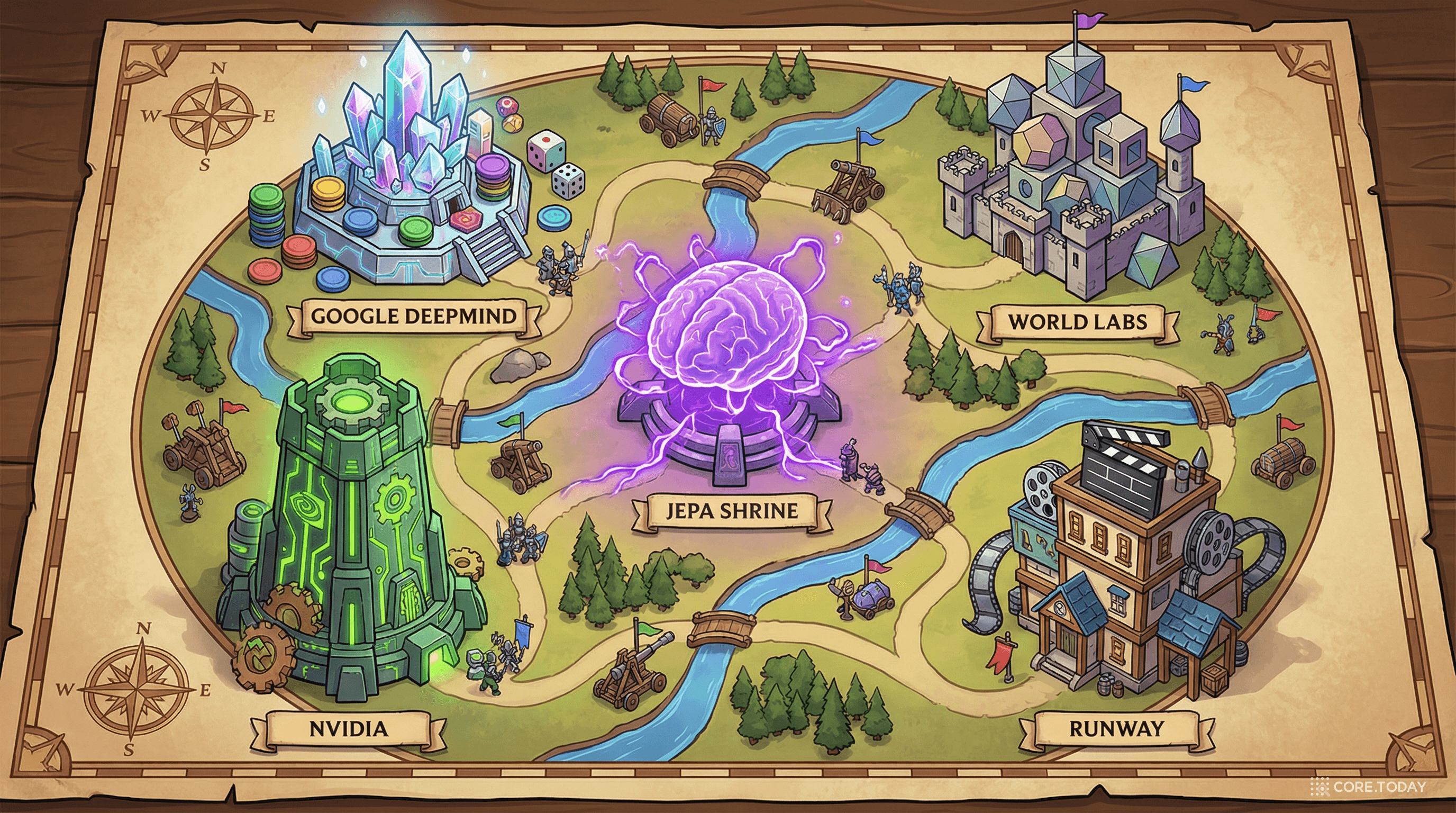Open the JEPA Shrine map label

click(731, 511)
